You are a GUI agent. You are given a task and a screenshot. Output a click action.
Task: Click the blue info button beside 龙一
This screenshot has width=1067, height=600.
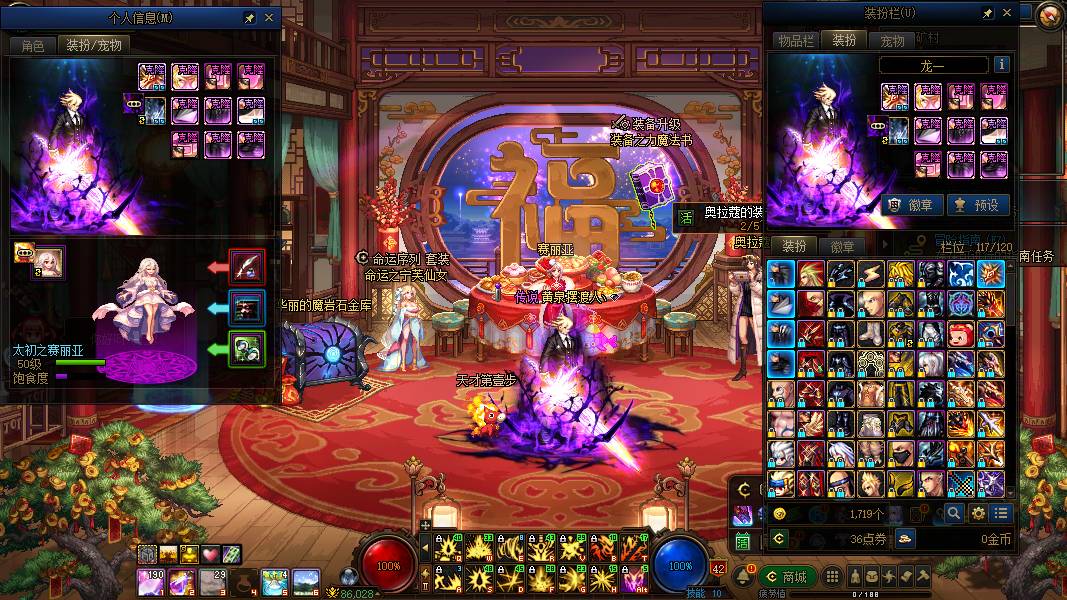[x=1000, y=65]
